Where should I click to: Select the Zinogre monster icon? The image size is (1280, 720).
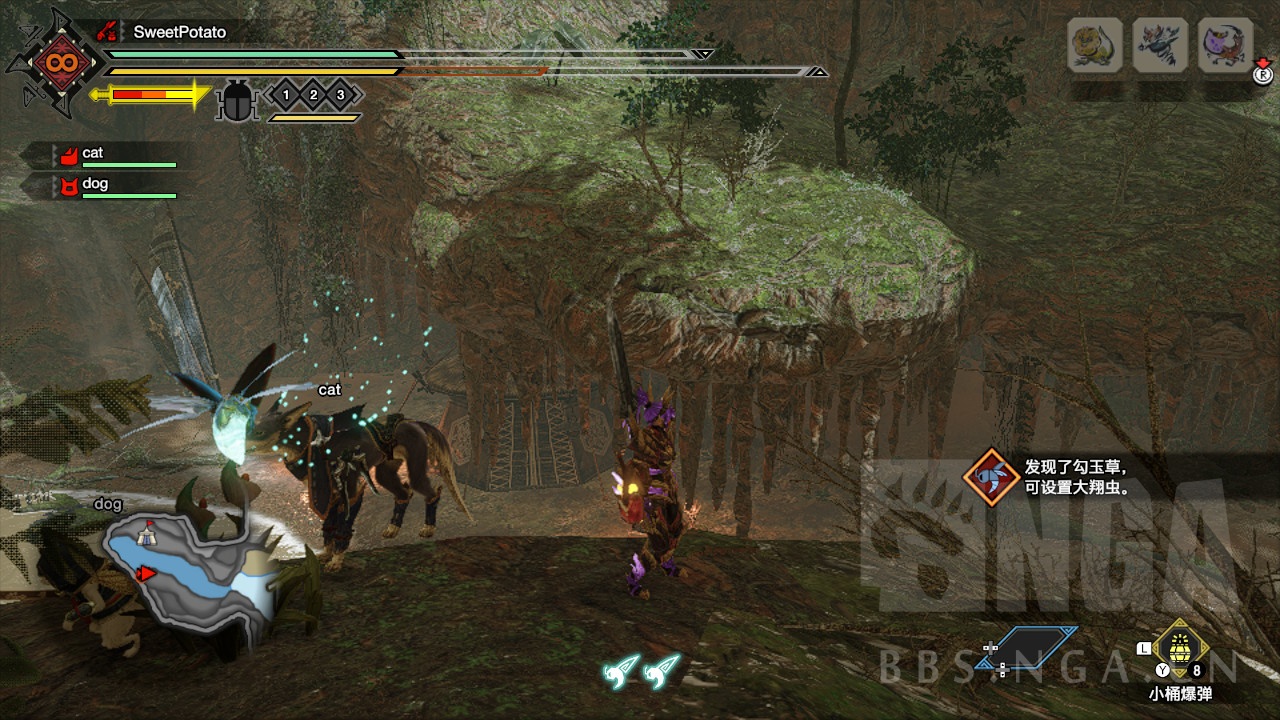click(1160, 46)
